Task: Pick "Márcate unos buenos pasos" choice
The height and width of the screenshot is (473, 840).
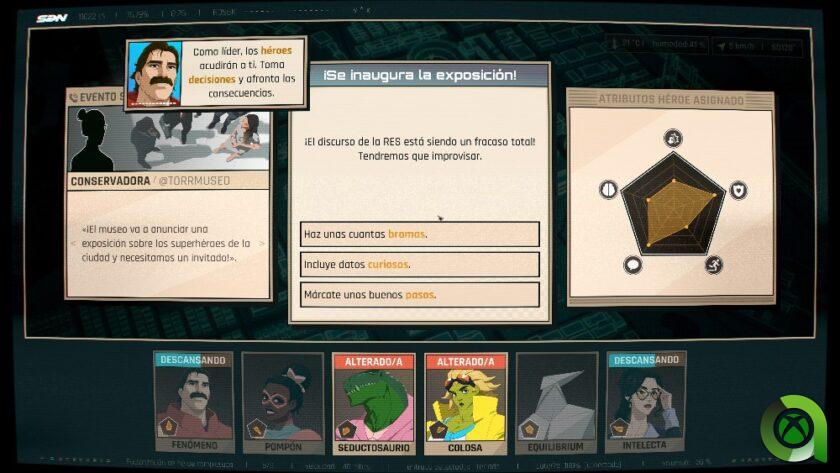Action: point(419,295)
